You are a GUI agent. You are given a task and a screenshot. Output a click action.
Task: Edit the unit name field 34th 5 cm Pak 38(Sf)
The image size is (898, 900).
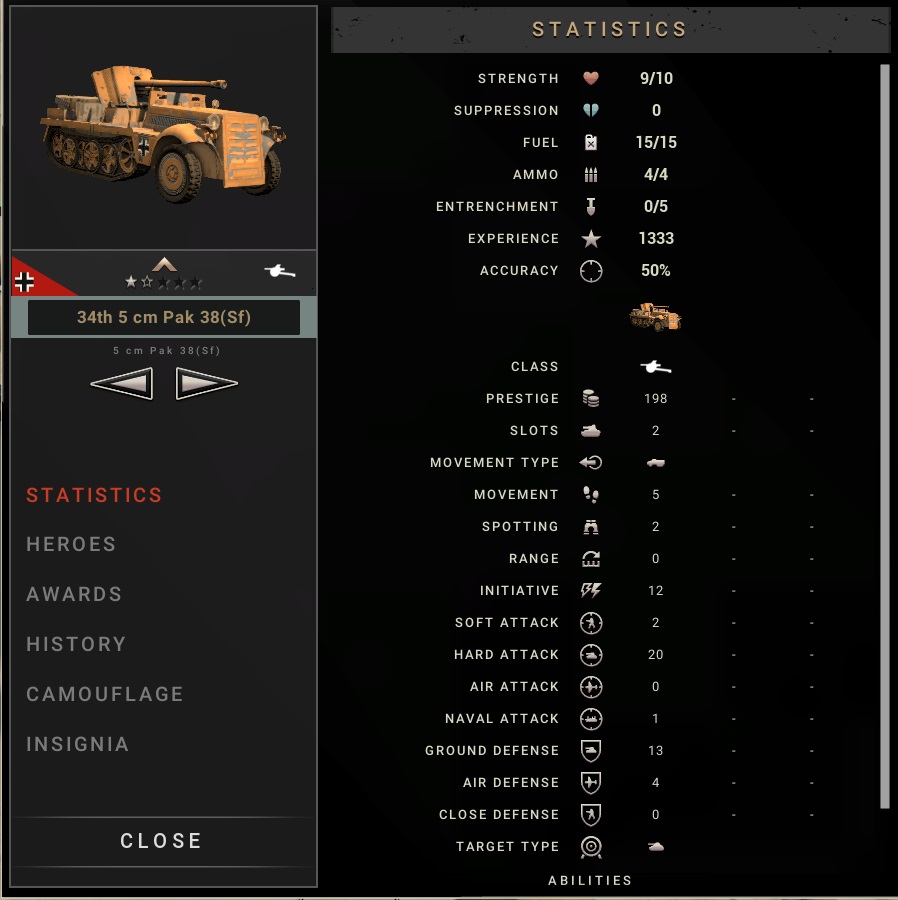click(163, 317)
